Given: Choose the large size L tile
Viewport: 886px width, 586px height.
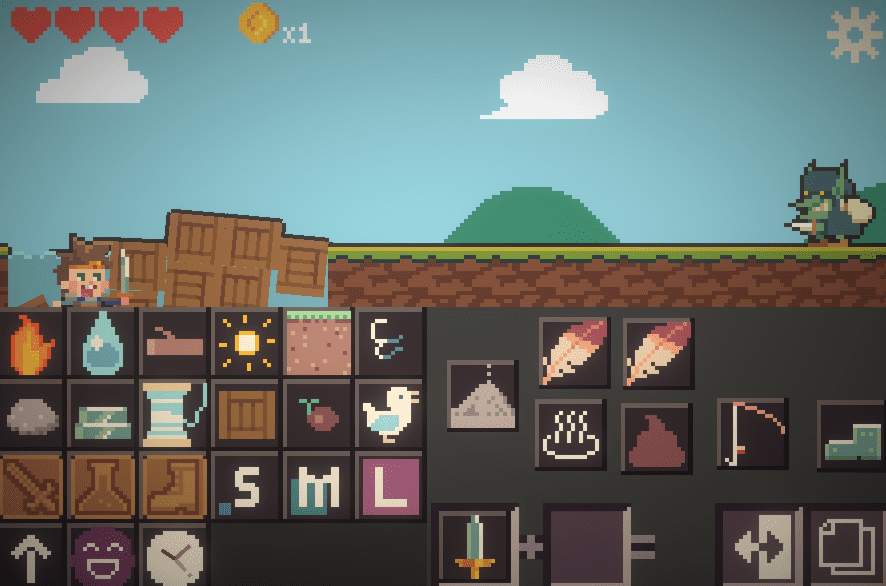Looking at the screenshot, I should 389,486.
